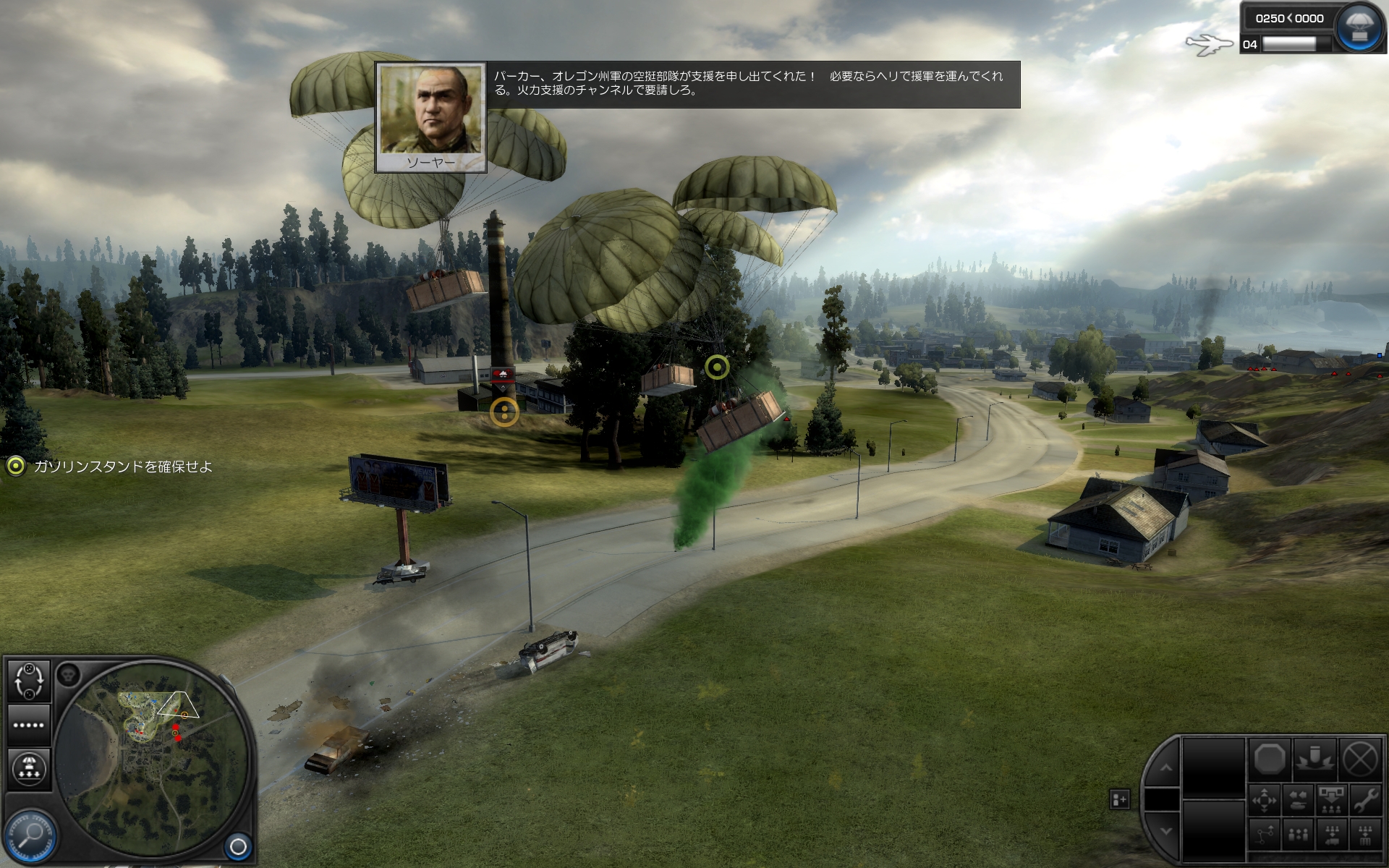Activate the tank reverse command

(x=1298, y=800)
